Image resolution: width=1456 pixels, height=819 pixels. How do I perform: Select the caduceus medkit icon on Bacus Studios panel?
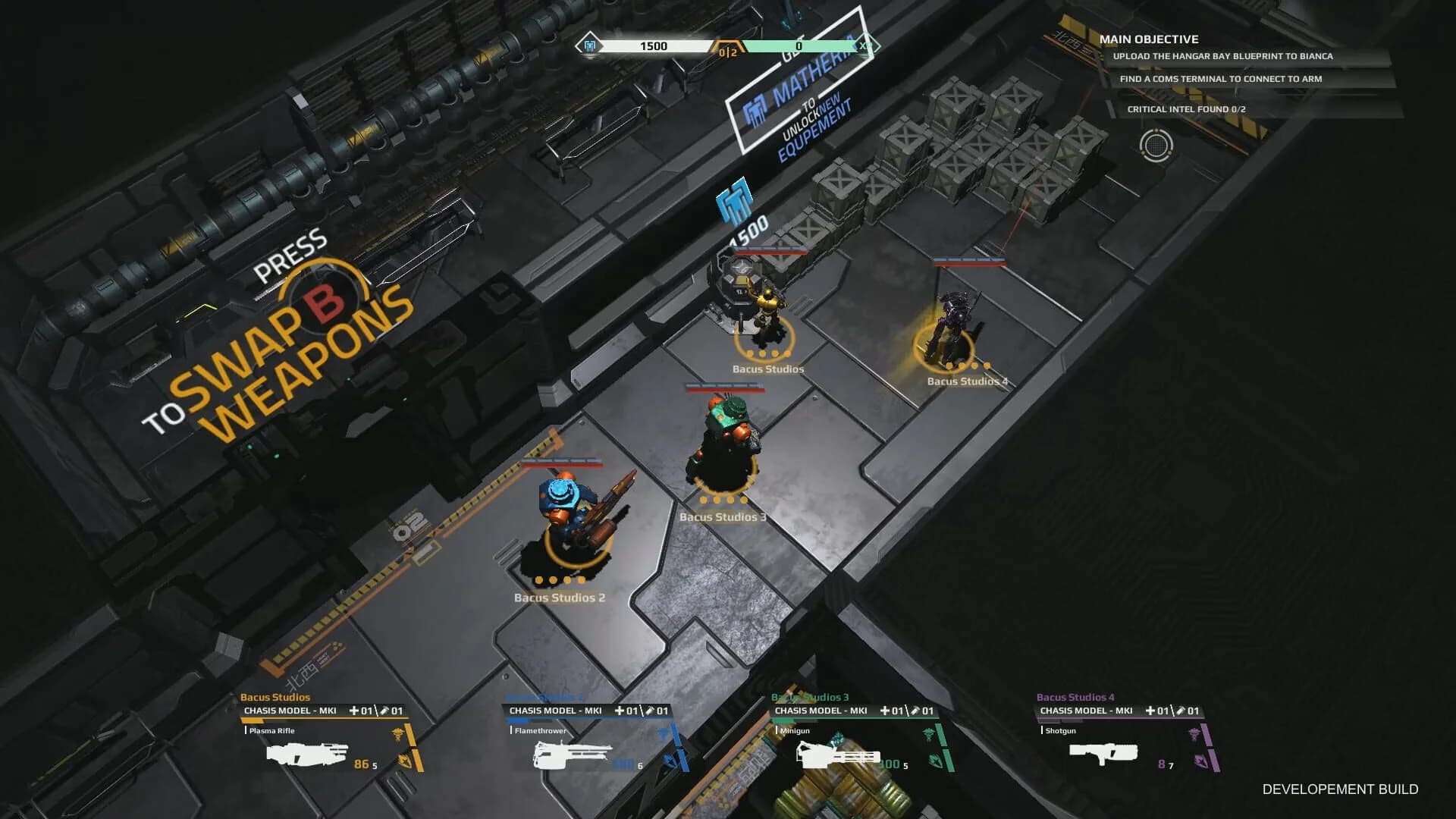[x=397, y=735]
